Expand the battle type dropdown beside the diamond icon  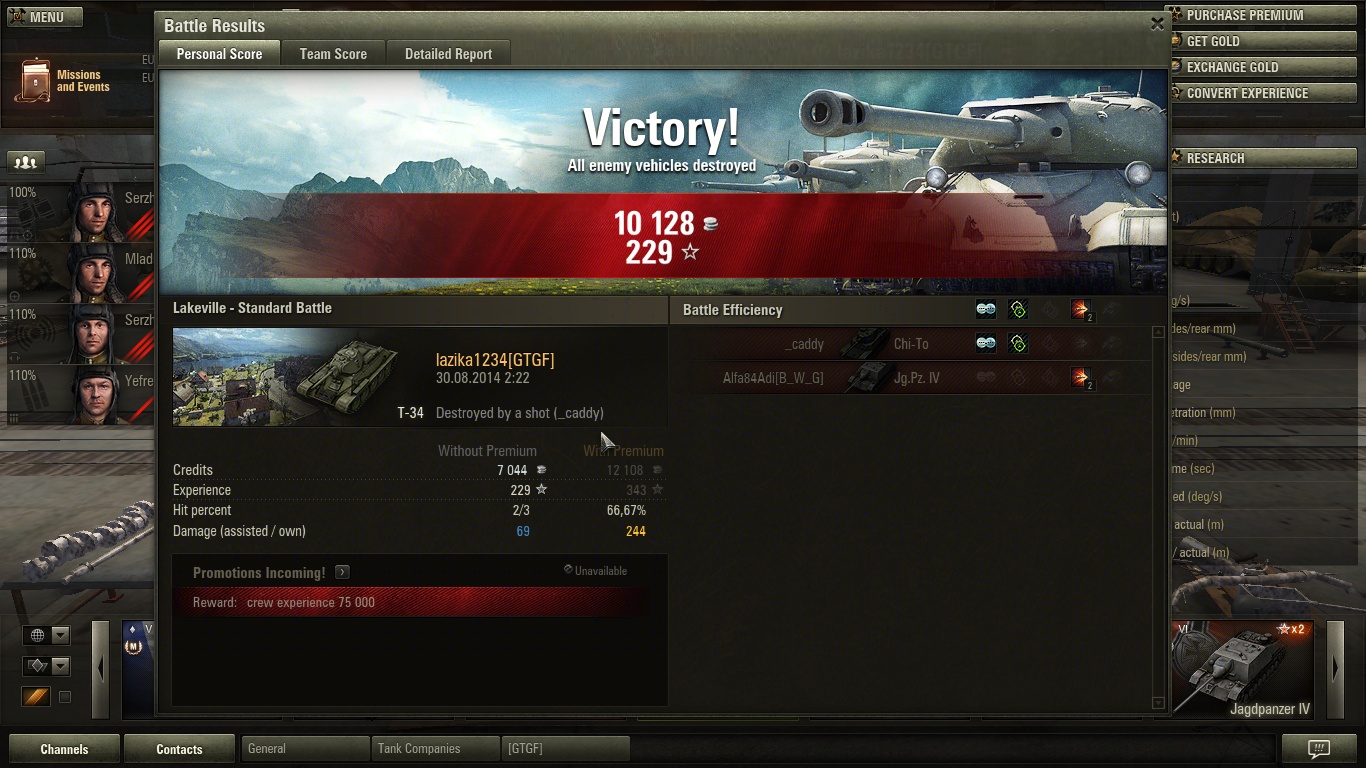pyautogui.click(x=59, y=665)
